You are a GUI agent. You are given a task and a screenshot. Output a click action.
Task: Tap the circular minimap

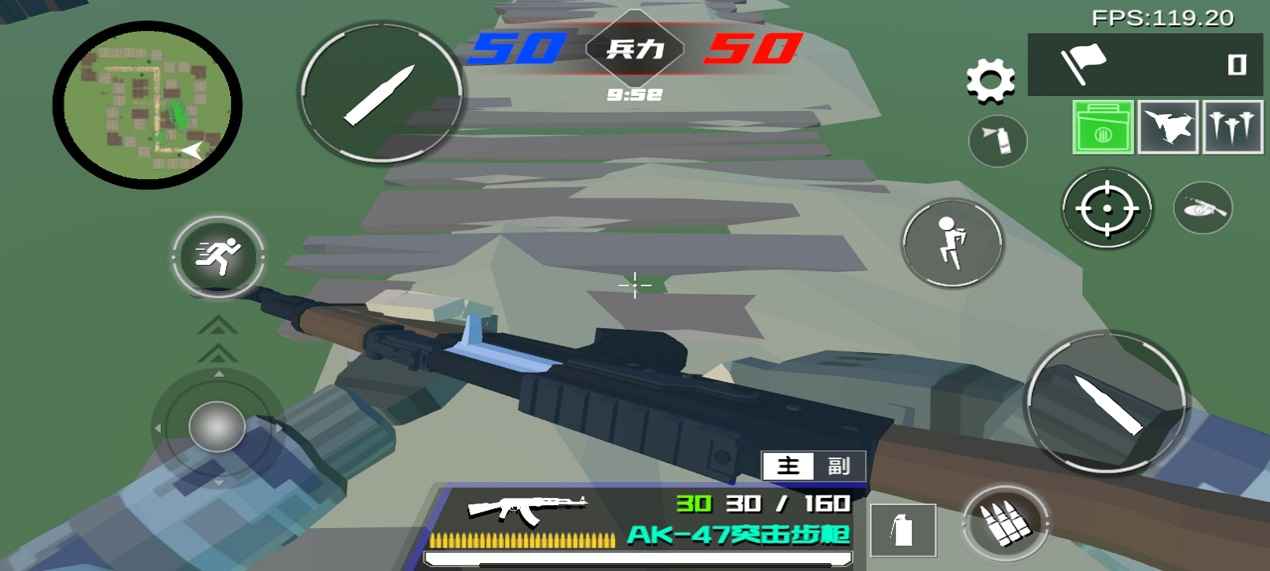(147, 104)
